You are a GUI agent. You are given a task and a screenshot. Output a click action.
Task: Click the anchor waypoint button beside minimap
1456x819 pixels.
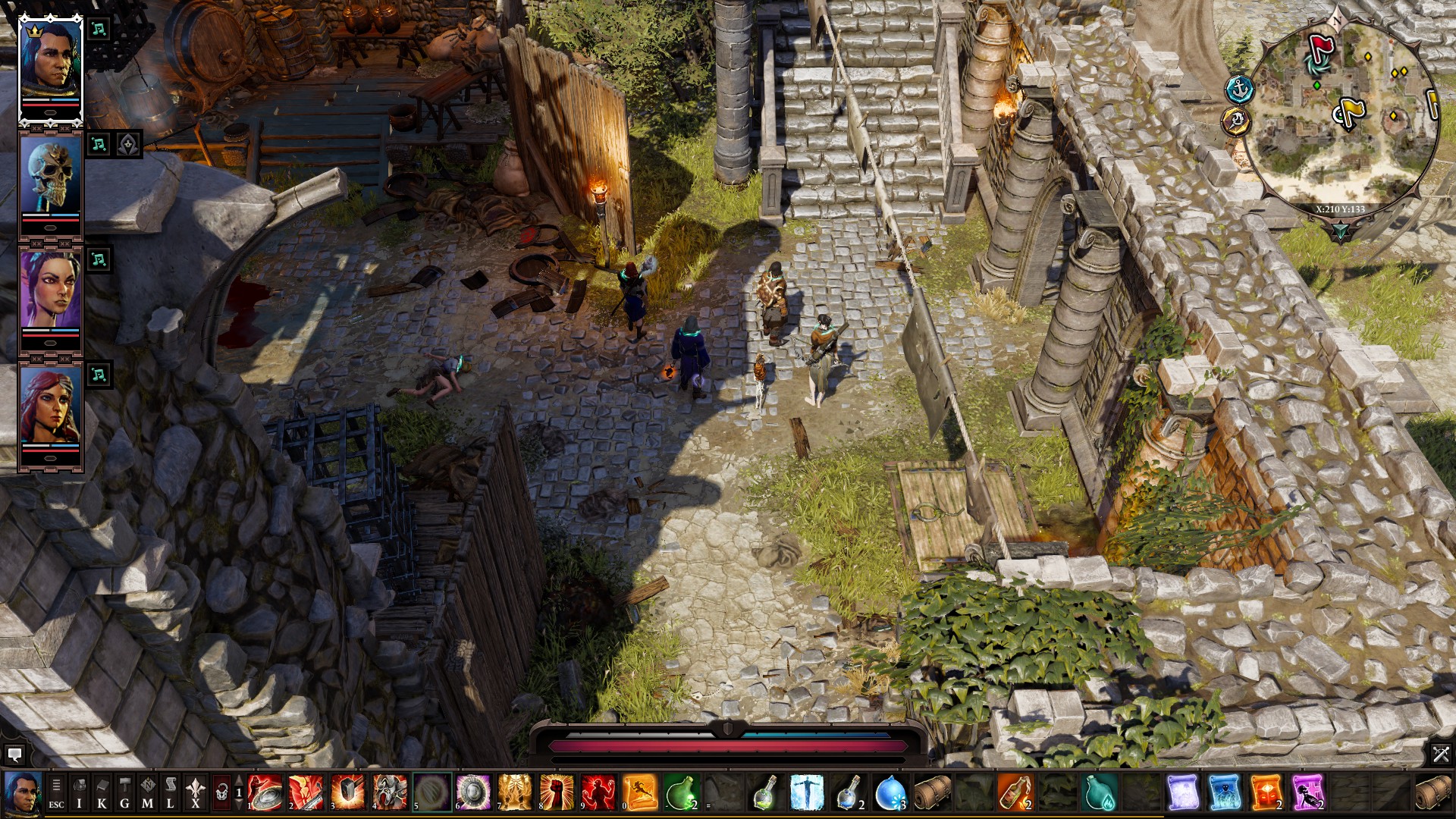[x=1239, y=89]
